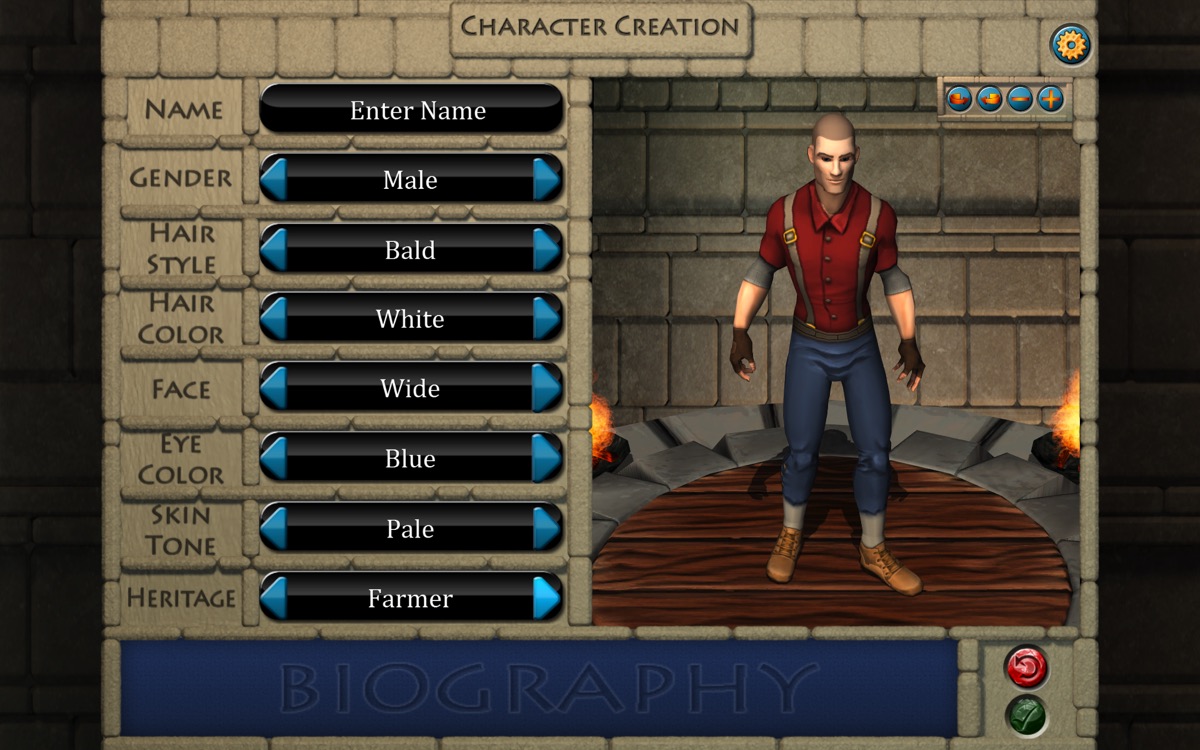Pick the next Eye Color

(546, 458)
